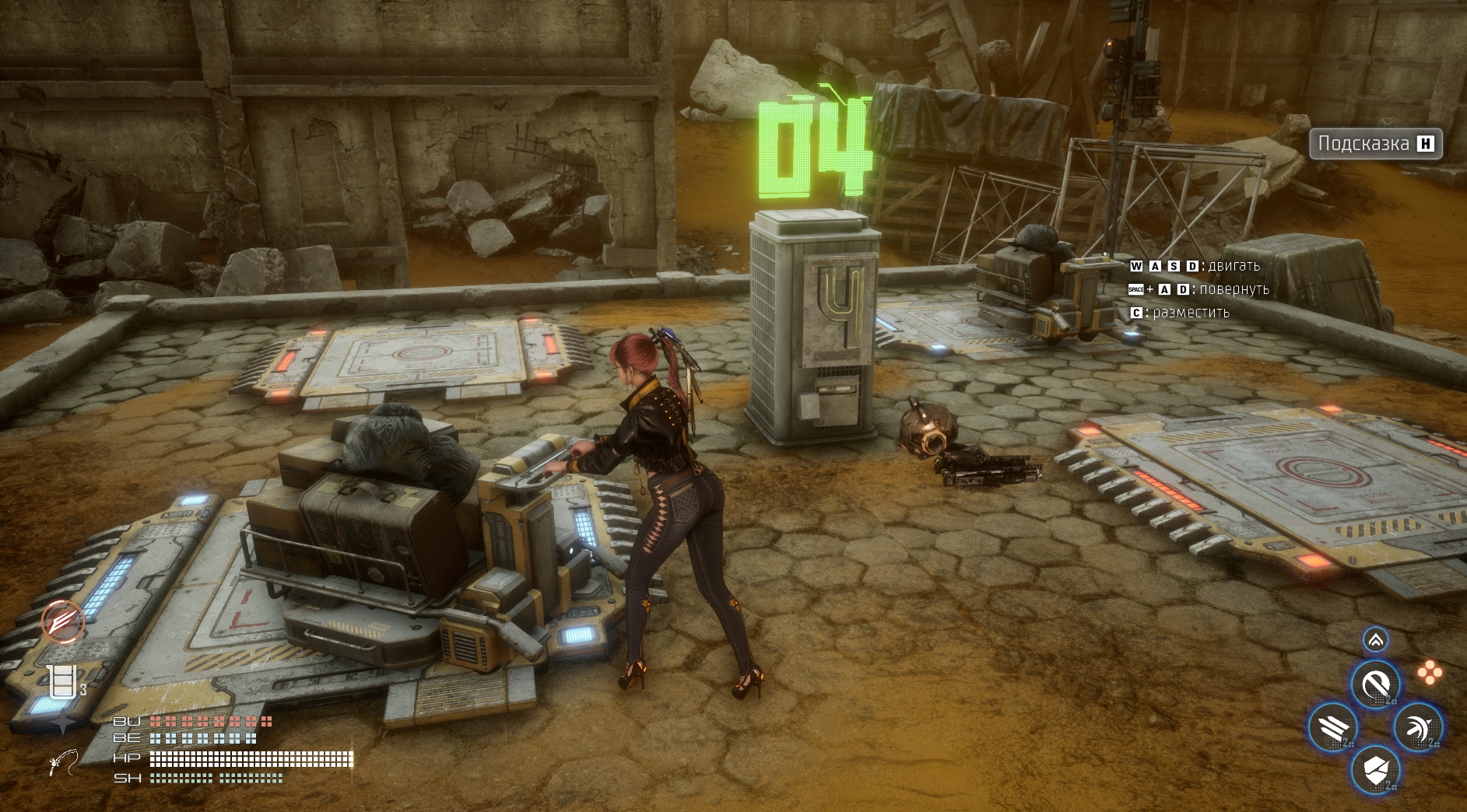Open the Подсказка hint button
The image size is (1467, 812).
click(1375, 144)
